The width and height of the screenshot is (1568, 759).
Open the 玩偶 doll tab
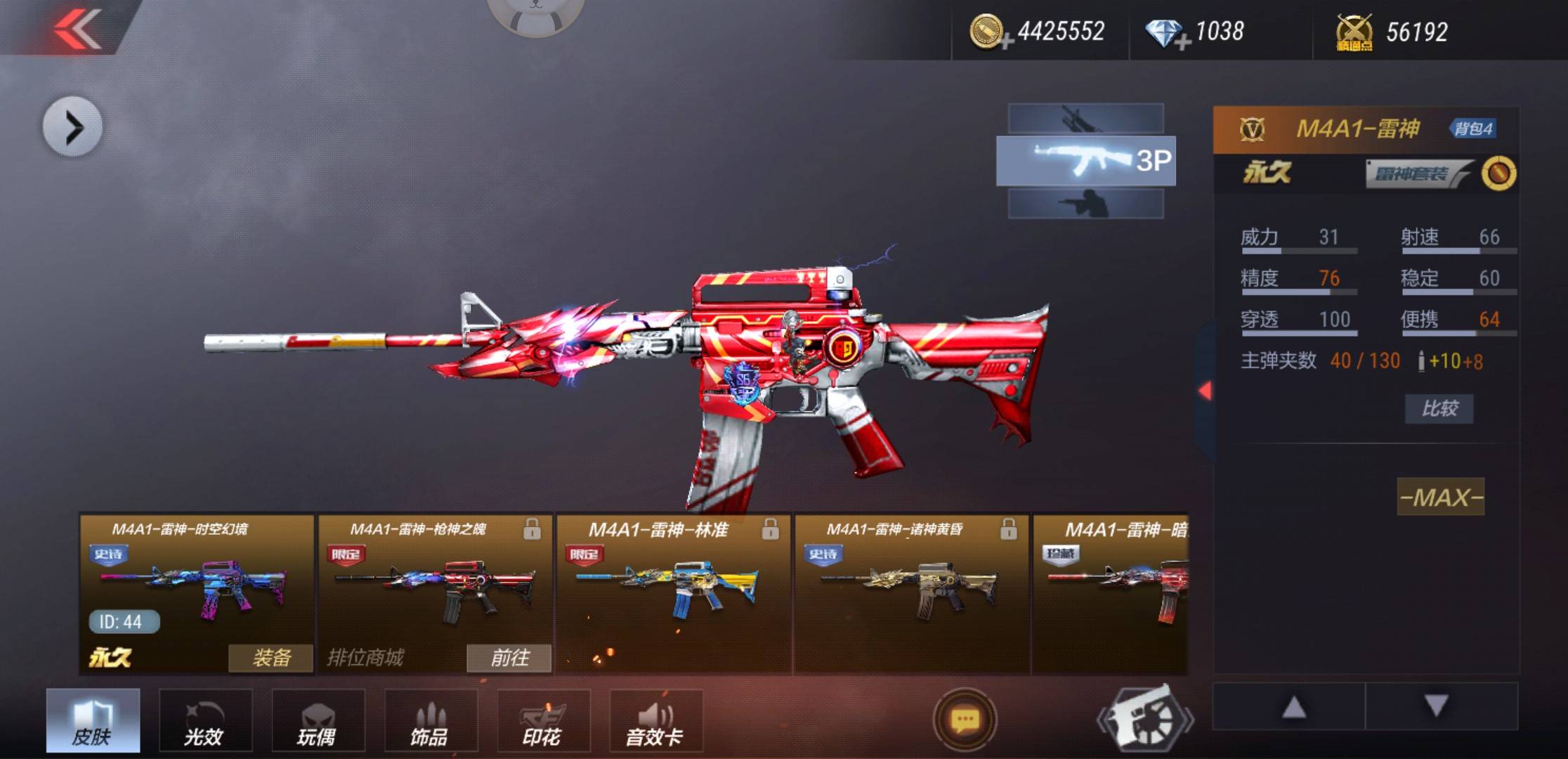pyautogui.click(x=318, y=721)
